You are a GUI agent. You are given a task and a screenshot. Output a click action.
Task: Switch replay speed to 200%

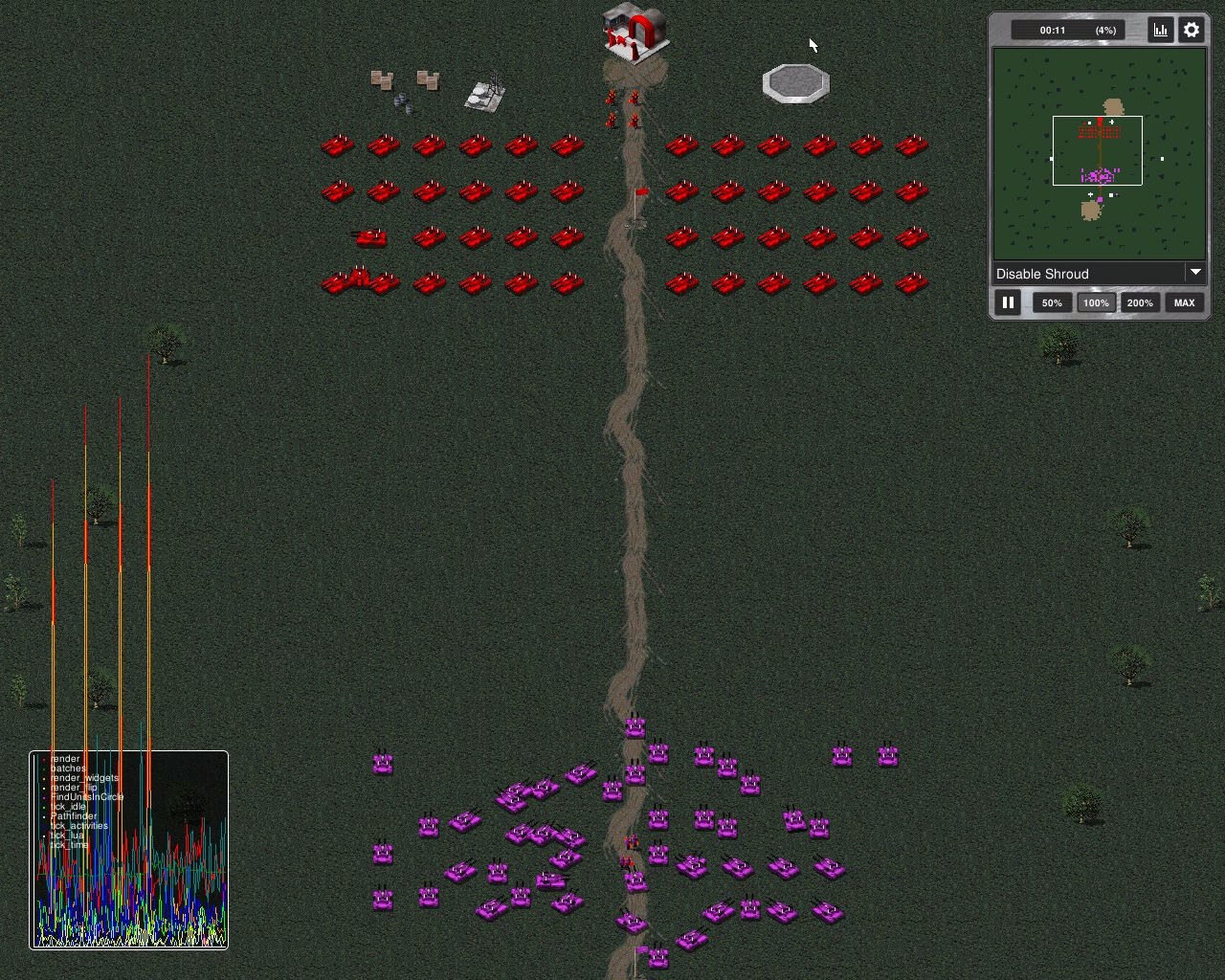coord(1140,302)
